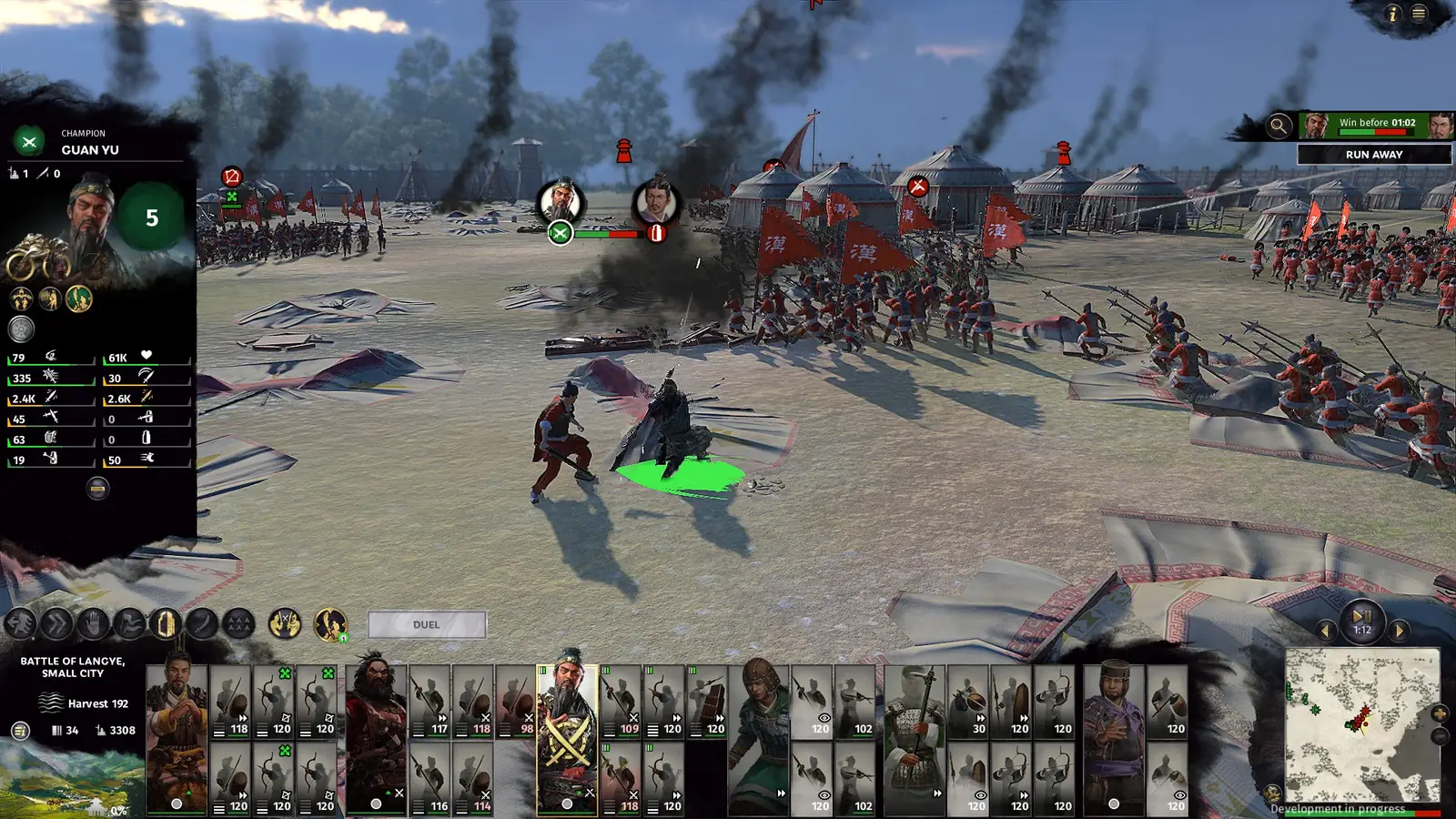Image resolution: width=1456 pixels, height=819 pixels.
Task: Click the spyglass magnifier near the duel timer
Action: pos(1279,125)
